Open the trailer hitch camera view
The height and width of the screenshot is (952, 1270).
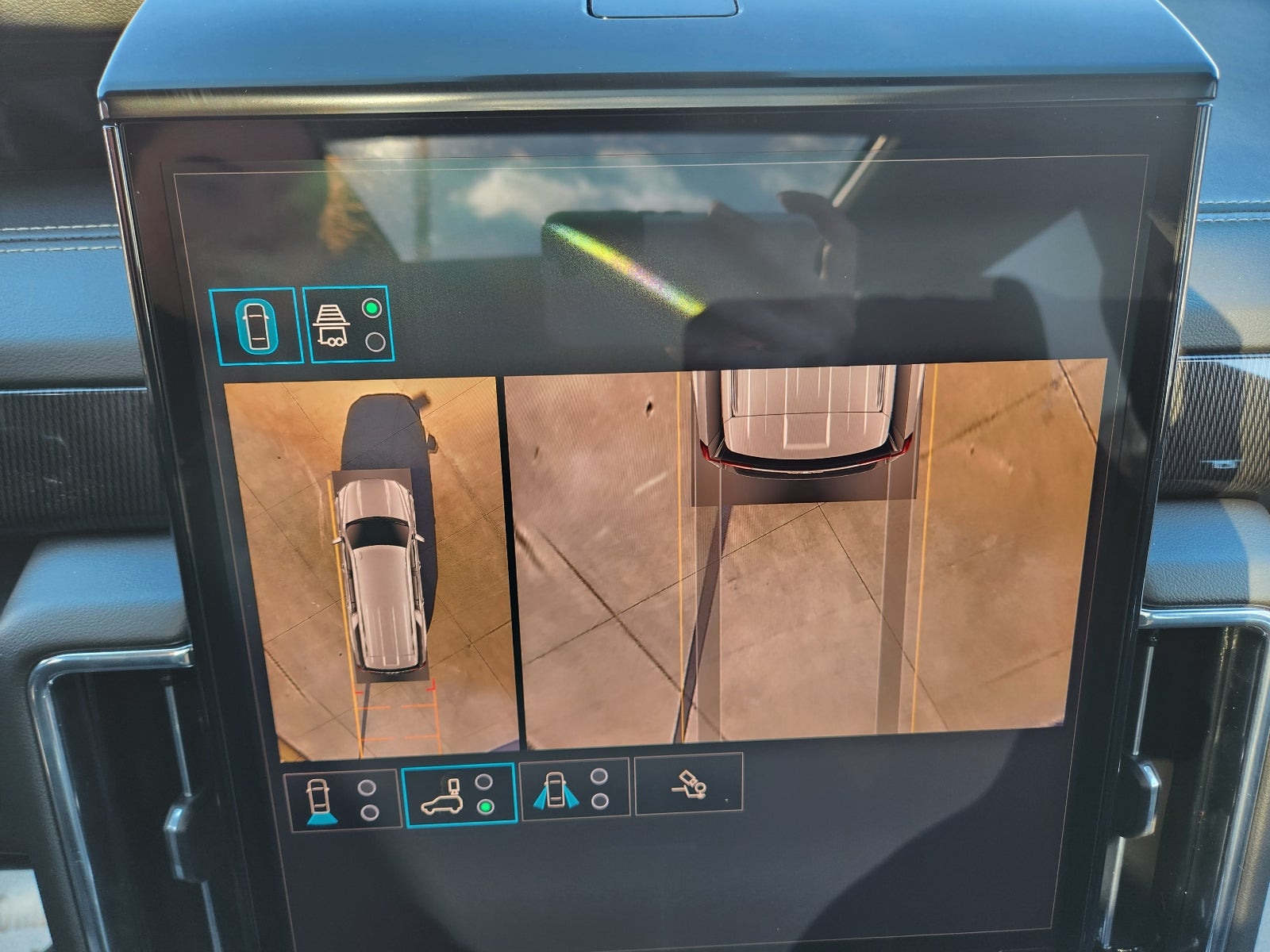688,784
